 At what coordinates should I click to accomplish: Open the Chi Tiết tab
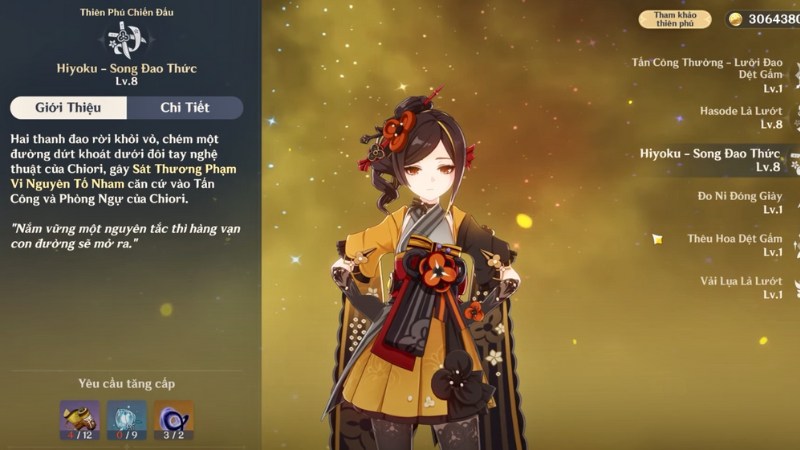pyautogui.click(x=185, y=108)
